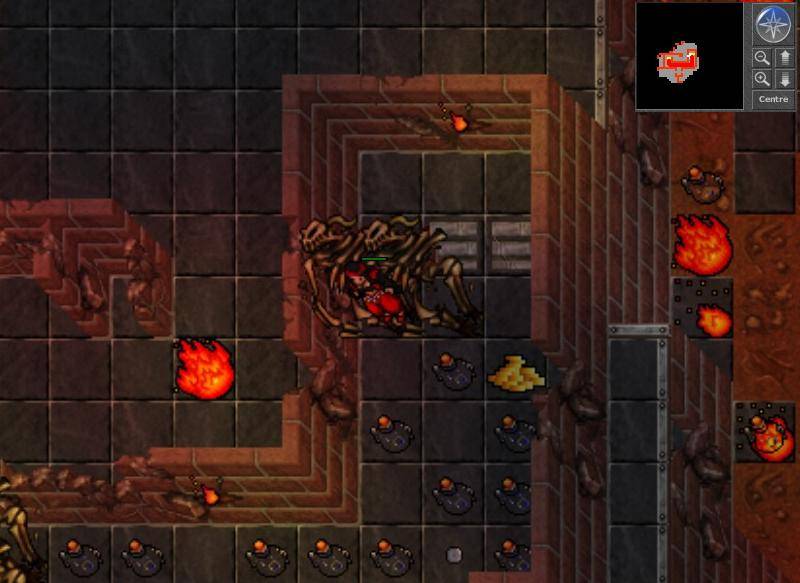Zoom out the minimap
This screenshot has height=583, width=800.
pyautogui.click(x=762, y=58)
